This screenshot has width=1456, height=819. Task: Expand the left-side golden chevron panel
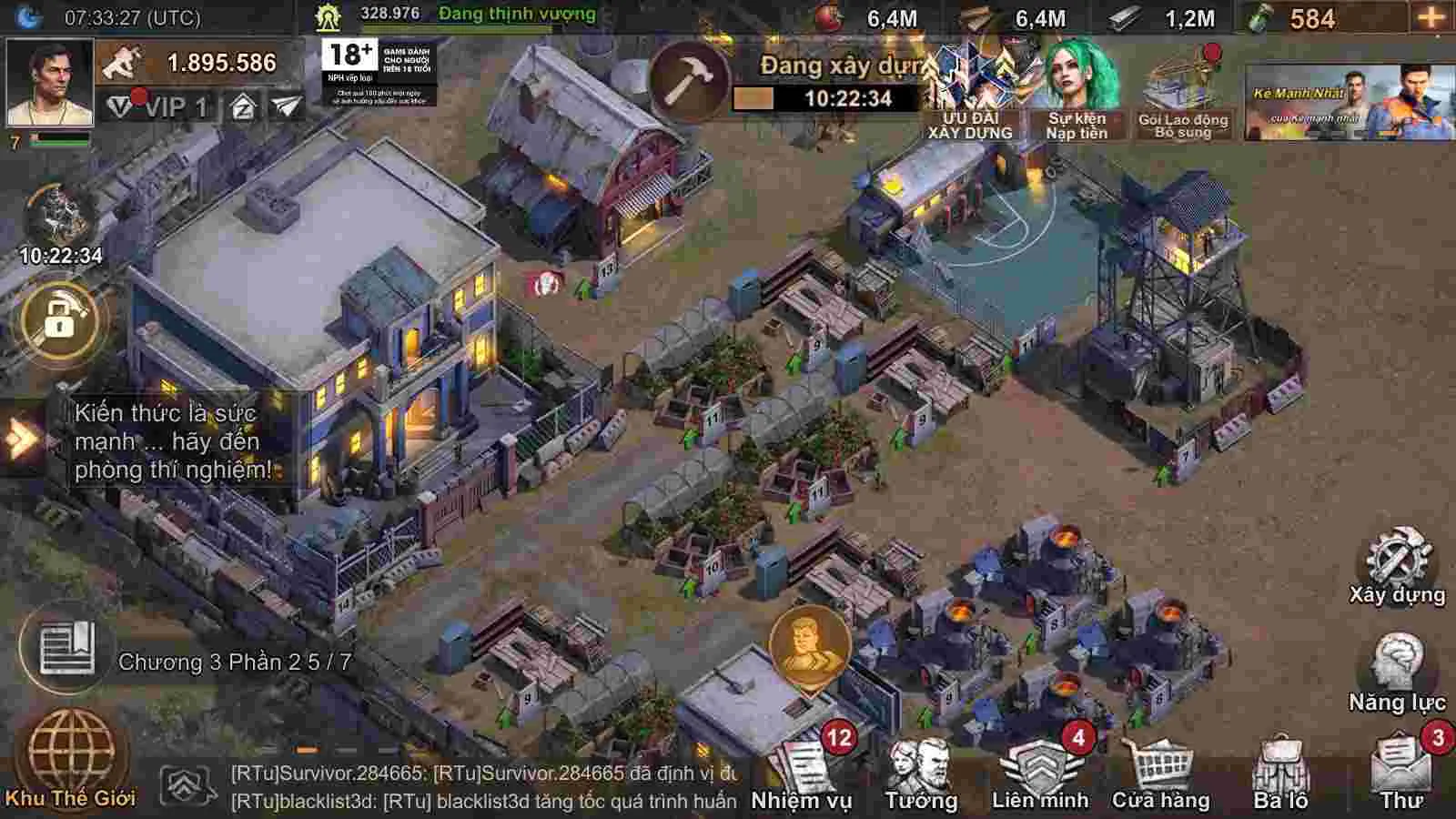click(18, 440)
